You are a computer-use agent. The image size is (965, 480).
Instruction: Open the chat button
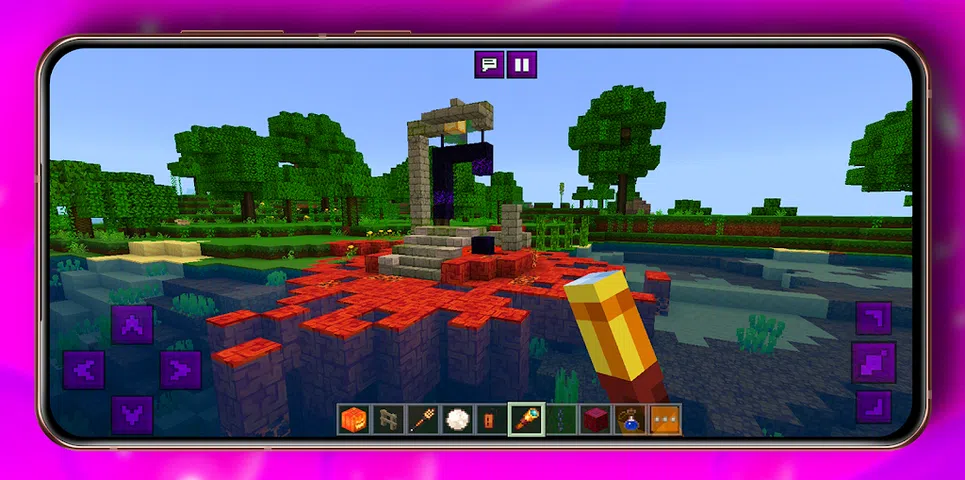489,65
